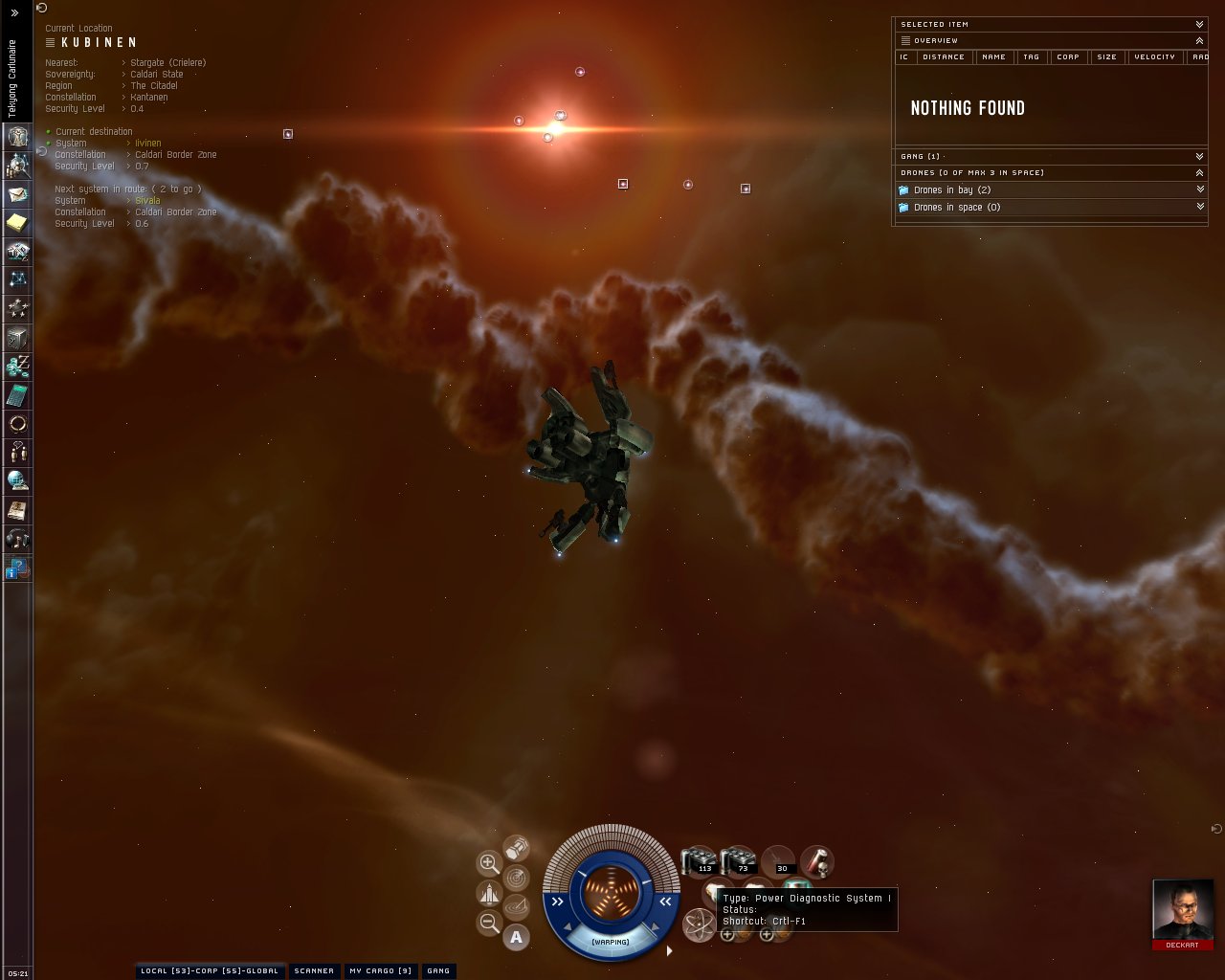1225x980 pixels.
Task: Open the jukebox headphones icon
Action: (x=17, y=539)
